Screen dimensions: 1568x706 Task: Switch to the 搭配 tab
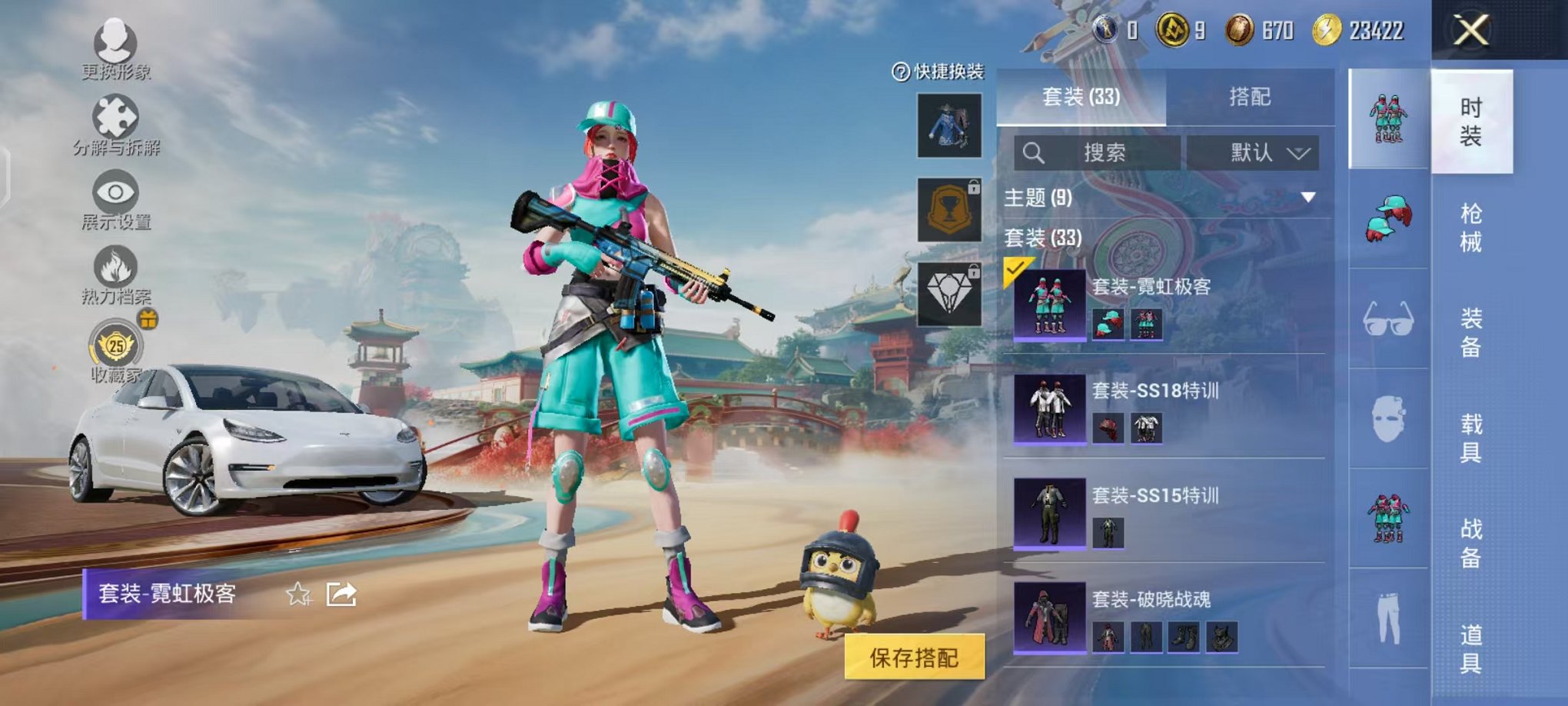[1249, 96]
